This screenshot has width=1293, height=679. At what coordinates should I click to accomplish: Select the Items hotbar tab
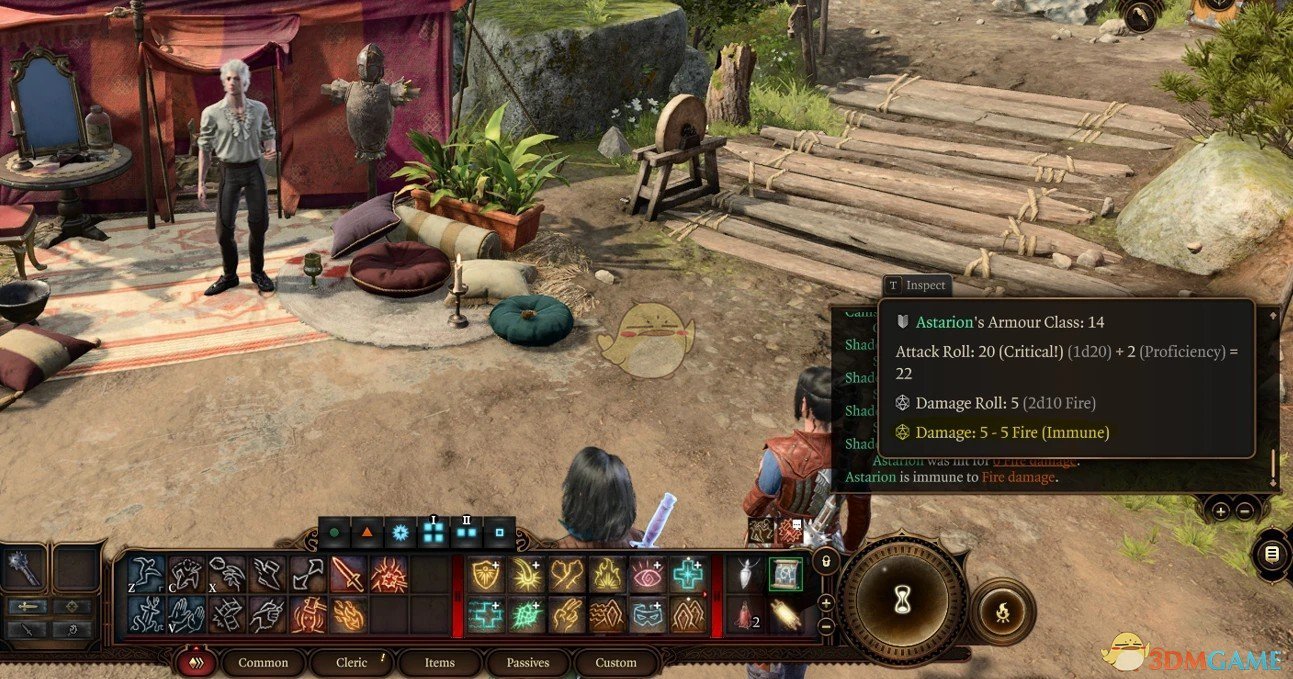(x=439, y=662)
